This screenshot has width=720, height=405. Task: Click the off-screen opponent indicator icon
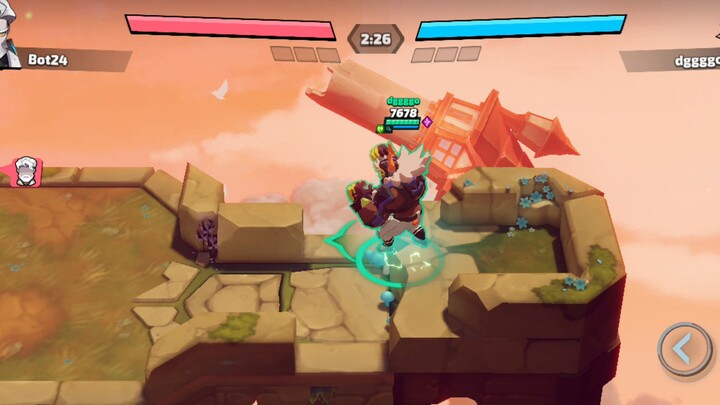[x=24, y=171]
